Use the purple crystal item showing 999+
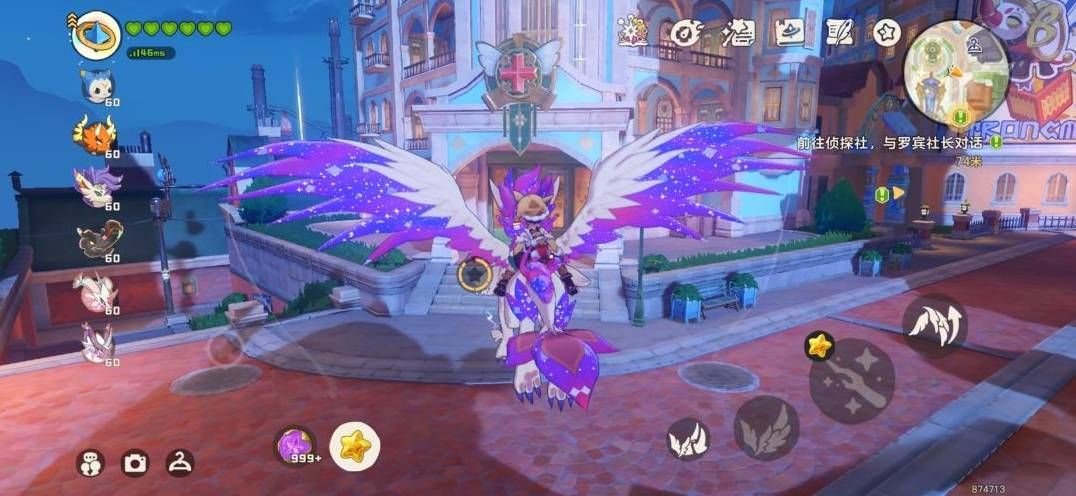The height and width of the screenshot is (496, 1076). click(x=295, y=444)
